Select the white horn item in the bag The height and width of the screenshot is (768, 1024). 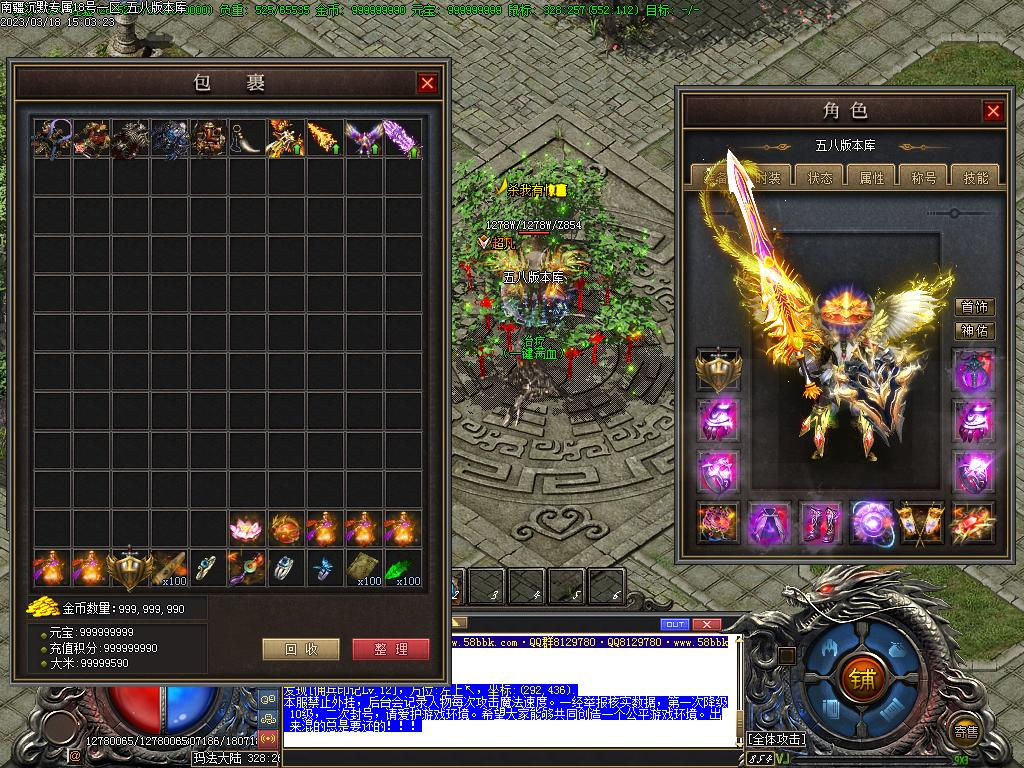pyautogui.click(x=245, y=138)
